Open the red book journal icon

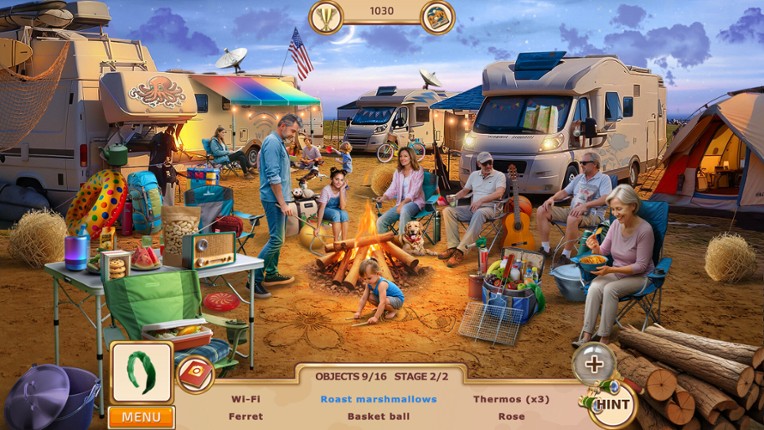pyautogui.click(x=195, y=374)
